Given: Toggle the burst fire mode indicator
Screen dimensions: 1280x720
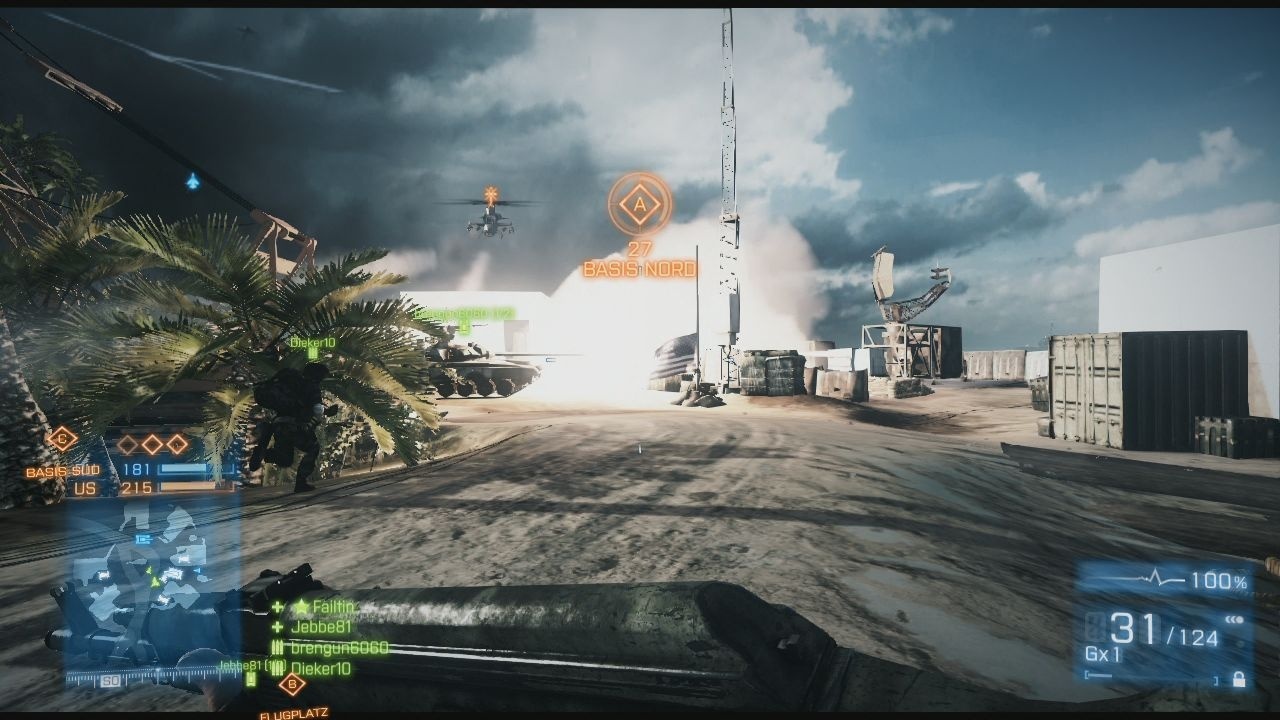Looking at the screenshot, I should pyautogui.click(x=1235, y=620).
